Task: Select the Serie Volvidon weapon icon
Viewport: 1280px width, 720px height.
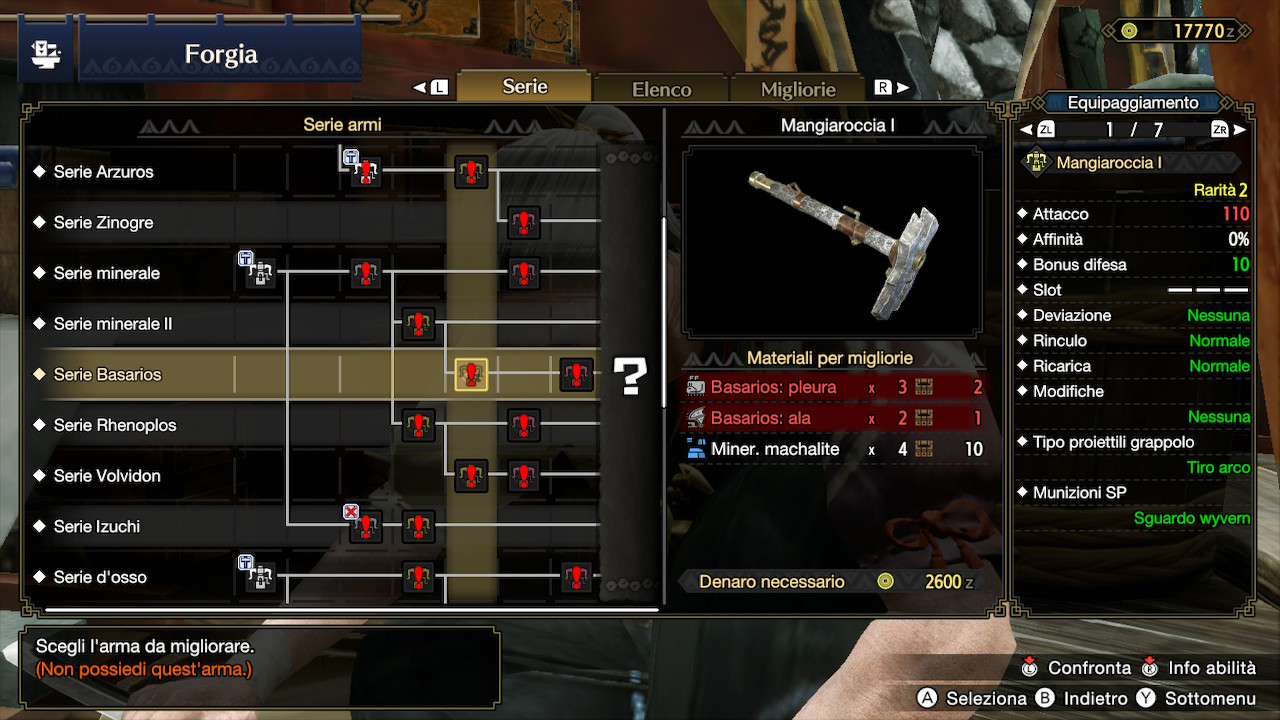Action: coord(470,476)
